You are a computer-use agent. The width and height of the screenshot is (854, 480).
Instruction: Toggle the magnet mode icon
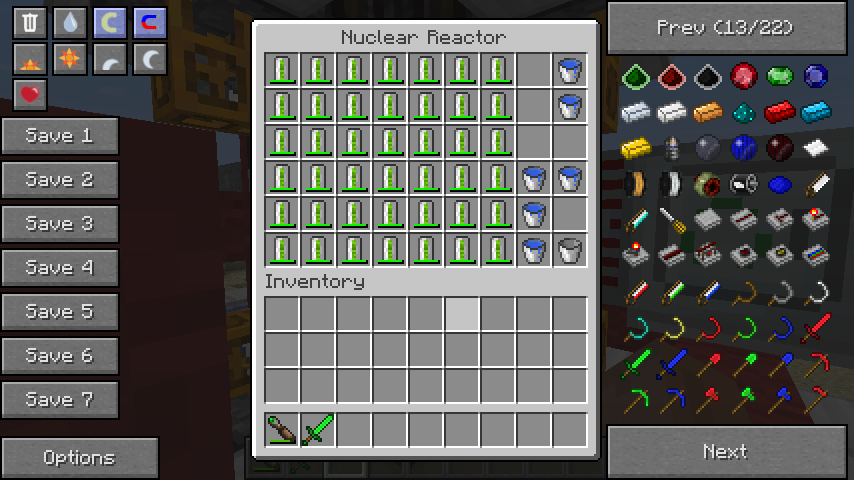150,23
